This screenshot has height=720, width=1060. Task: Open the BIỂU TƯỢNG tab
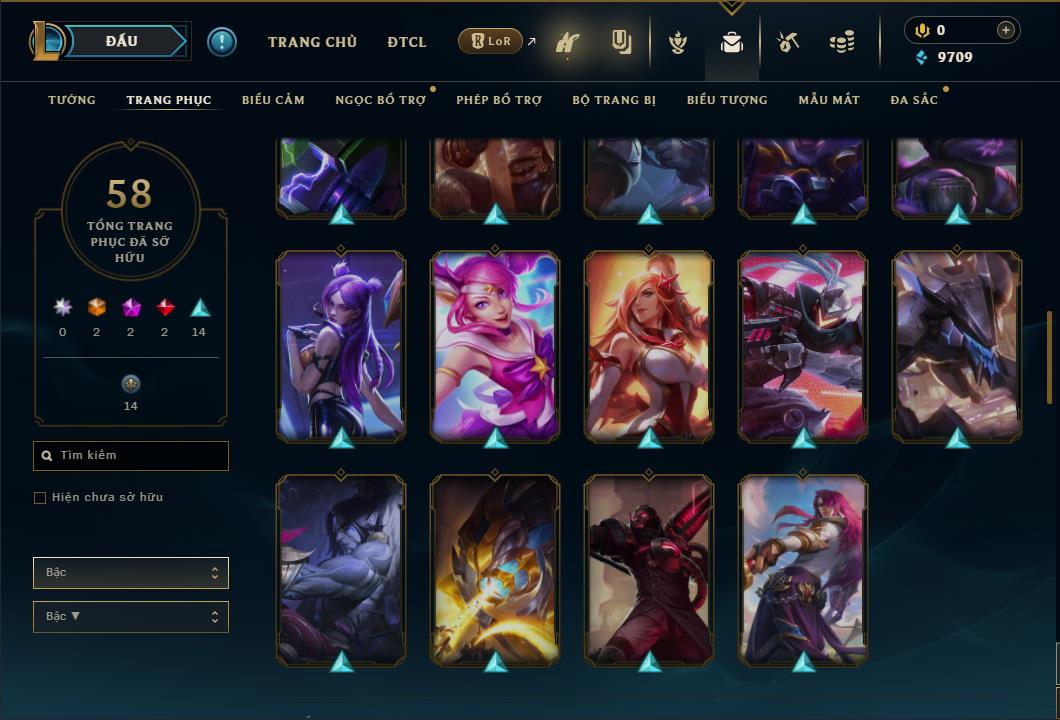(727, 100)
